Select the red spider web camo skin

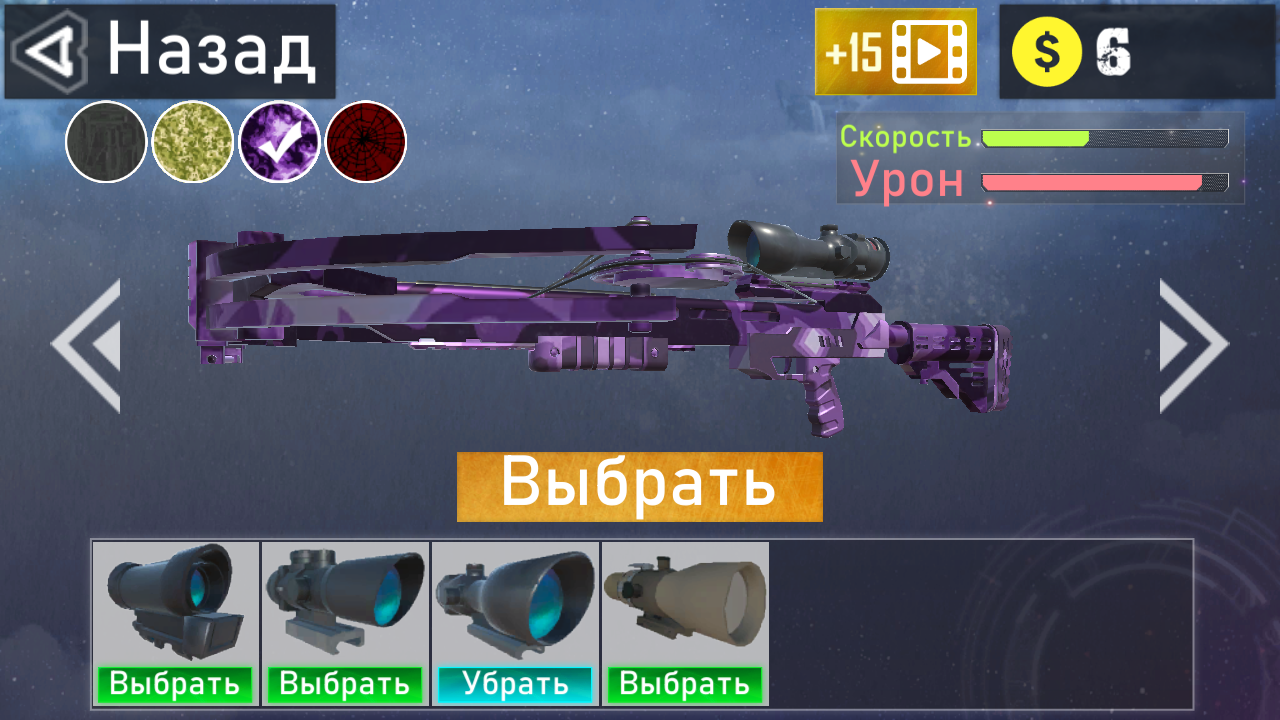coord(366,142)
